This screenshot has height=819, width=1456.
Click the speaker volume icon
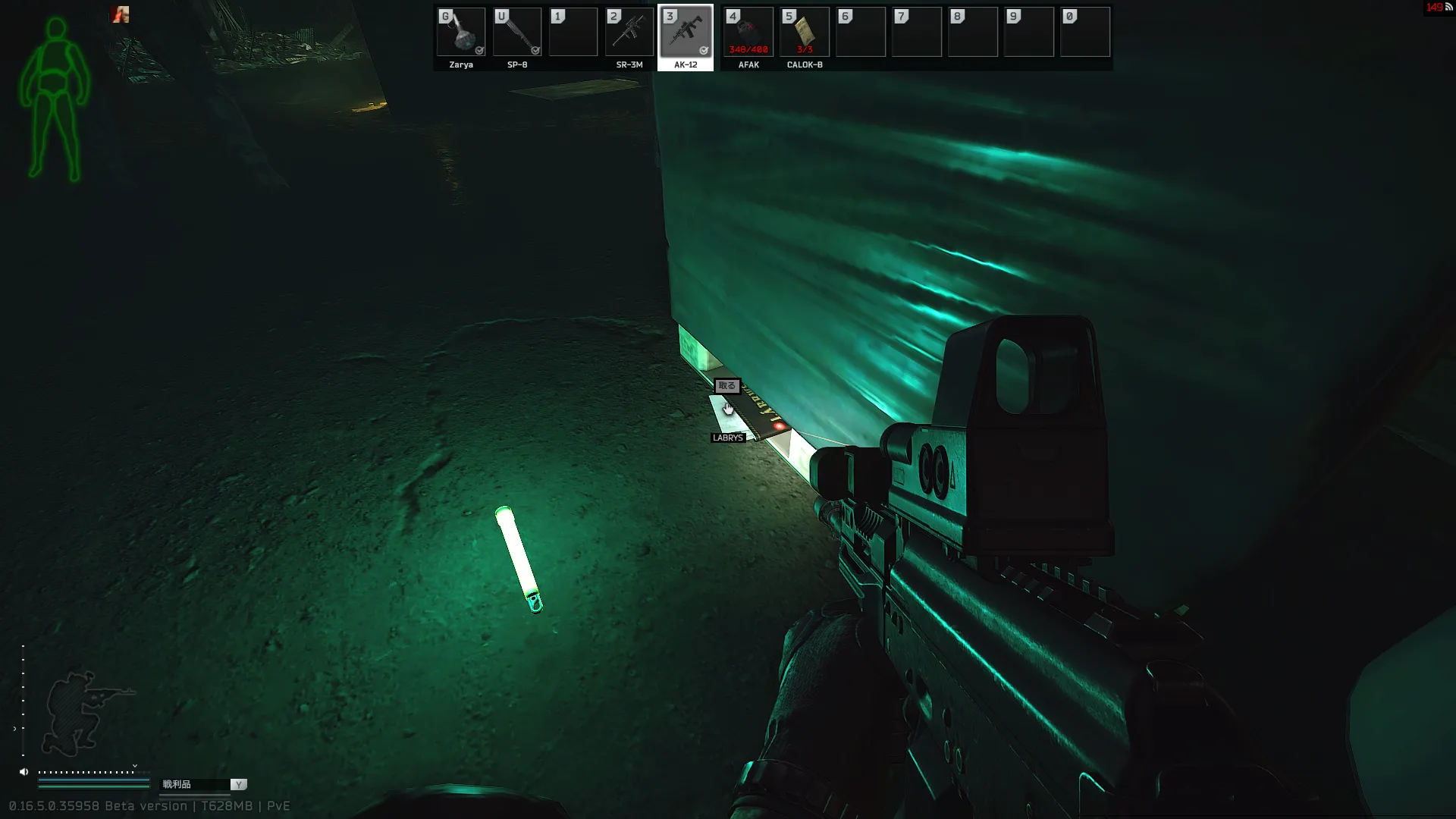pos(24,772)
